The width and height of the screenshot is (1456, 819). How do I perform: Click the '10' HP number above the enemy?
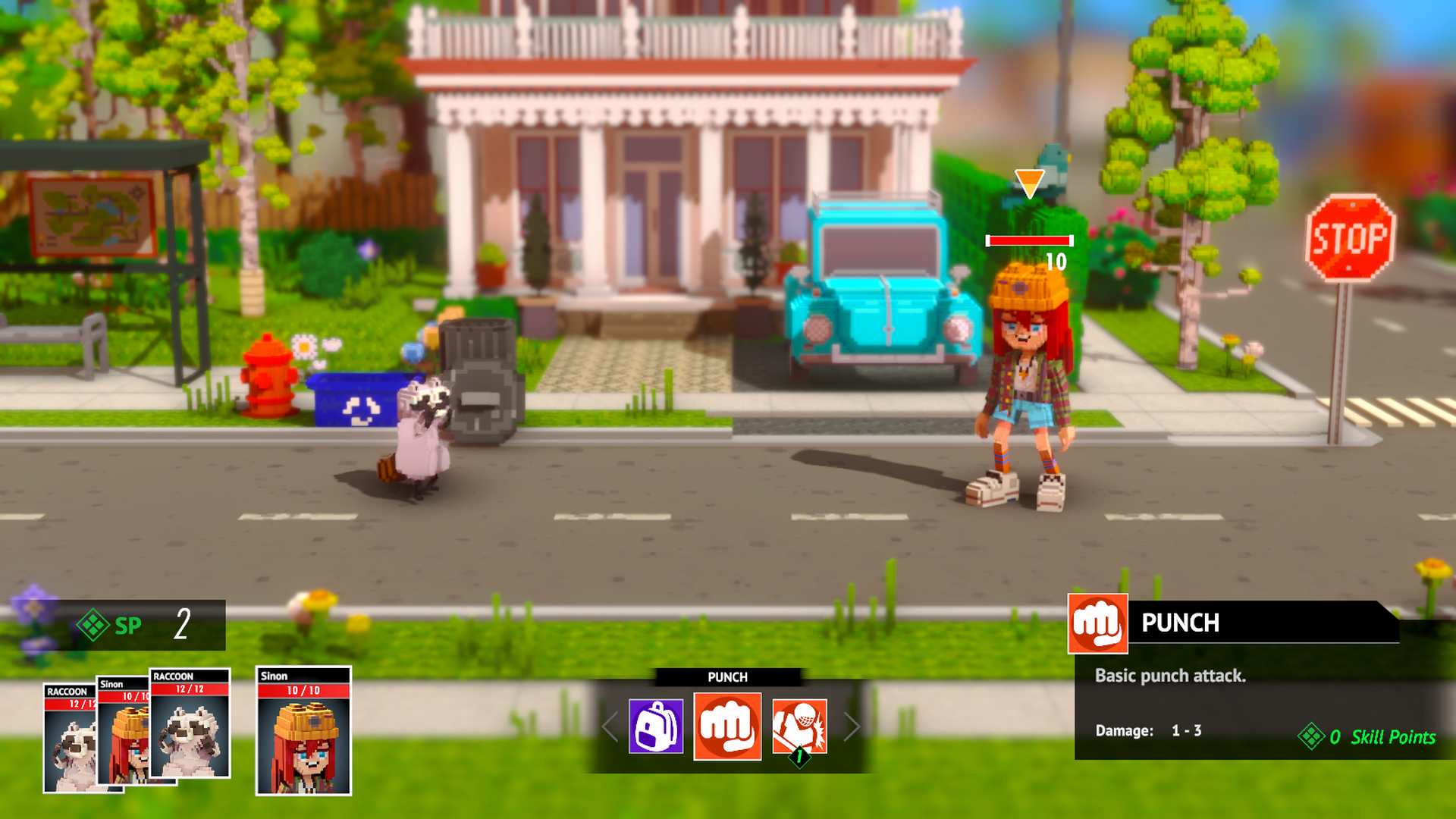click(1055, 262)
